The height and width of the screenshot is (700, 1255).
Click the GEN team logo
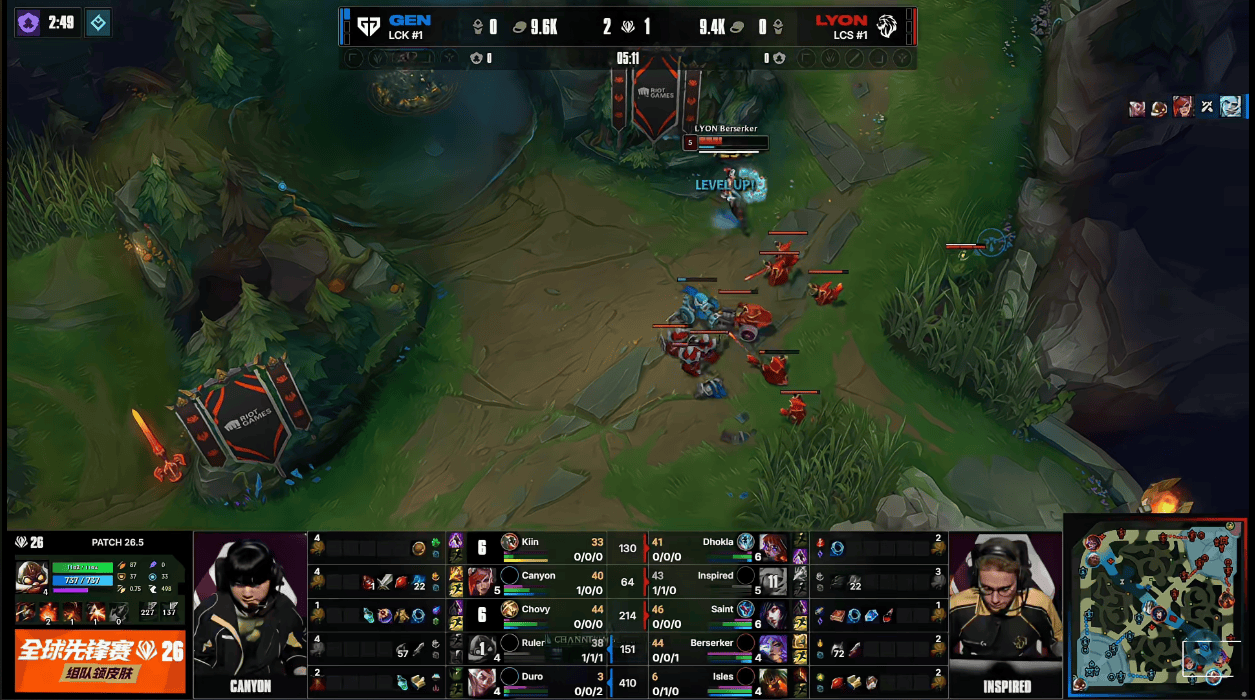pyautogui.click(x=366, y=26)
